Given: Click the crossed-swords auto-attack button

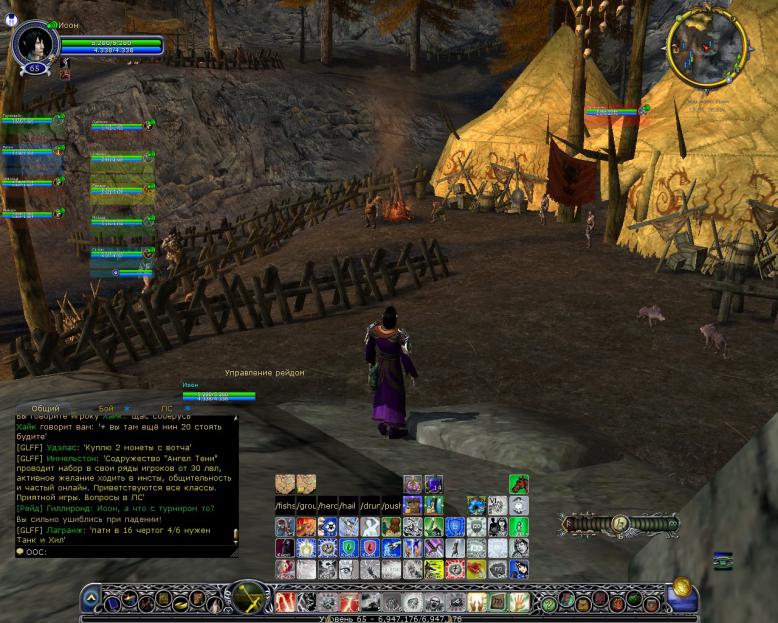Looking at the screenshot, I should click(x=245, y=598).
